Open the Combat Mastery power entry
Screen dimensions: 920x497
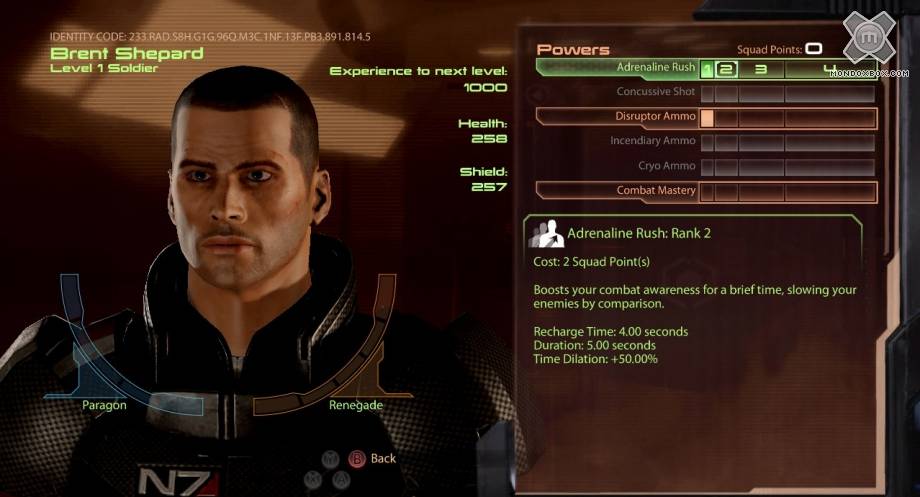click(656, 190)
